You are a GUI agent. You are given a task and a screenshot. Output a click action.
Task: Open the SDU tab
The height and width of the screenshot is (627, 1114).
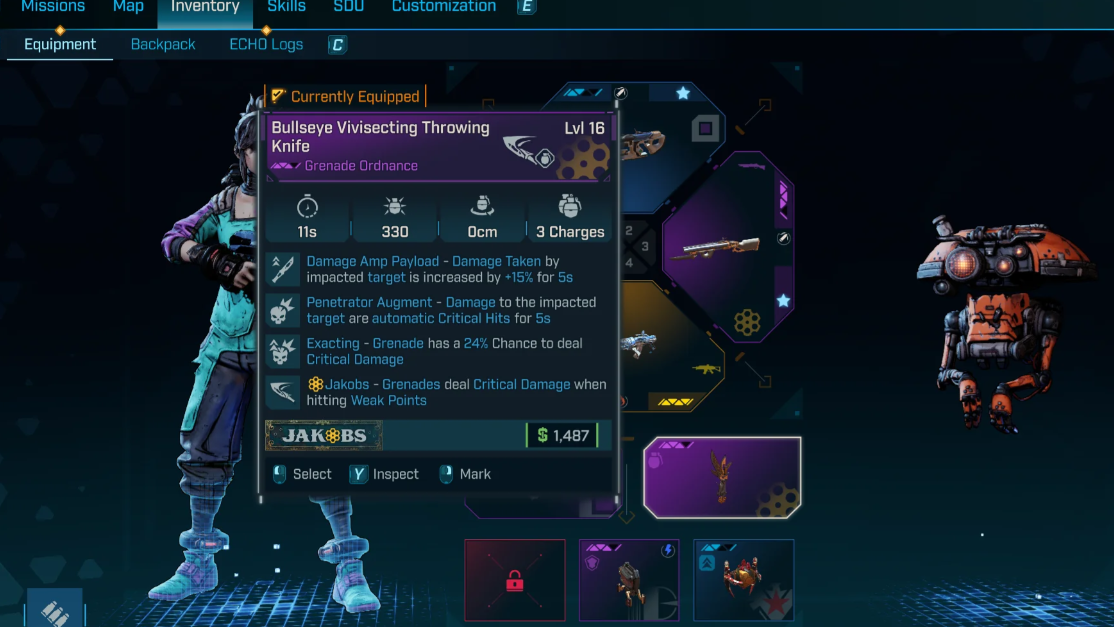(348, 7)
